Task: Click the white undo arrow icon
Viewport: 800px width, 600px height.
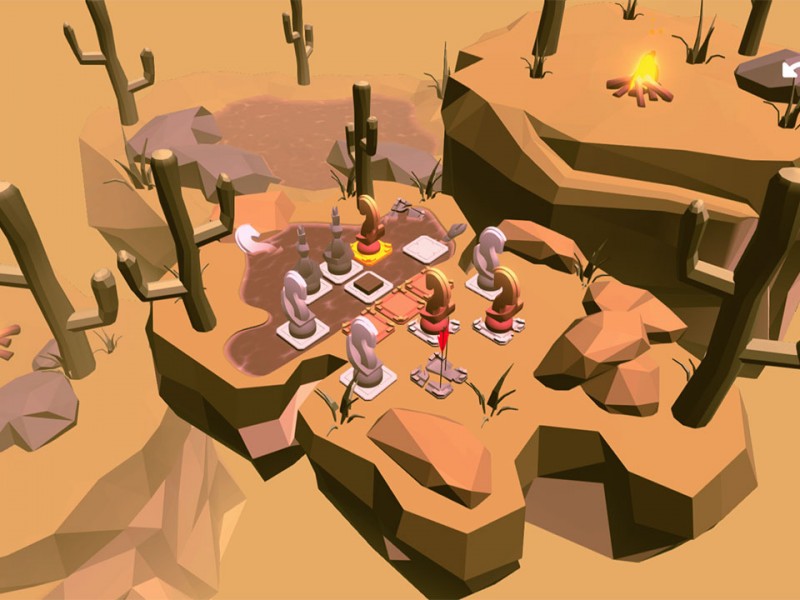Action: tap(791, 69)
